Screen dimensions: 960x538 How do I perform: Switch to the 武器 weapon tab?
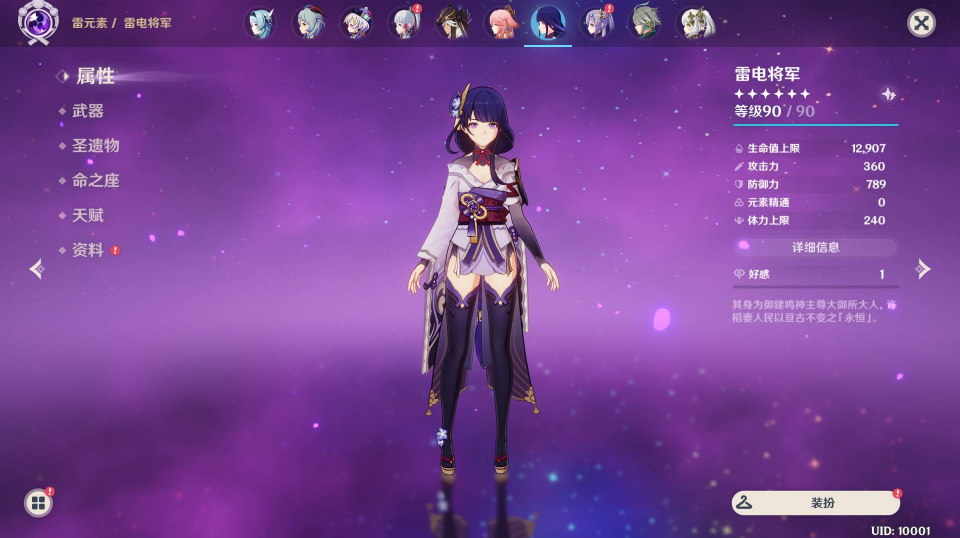click(88, 111)
